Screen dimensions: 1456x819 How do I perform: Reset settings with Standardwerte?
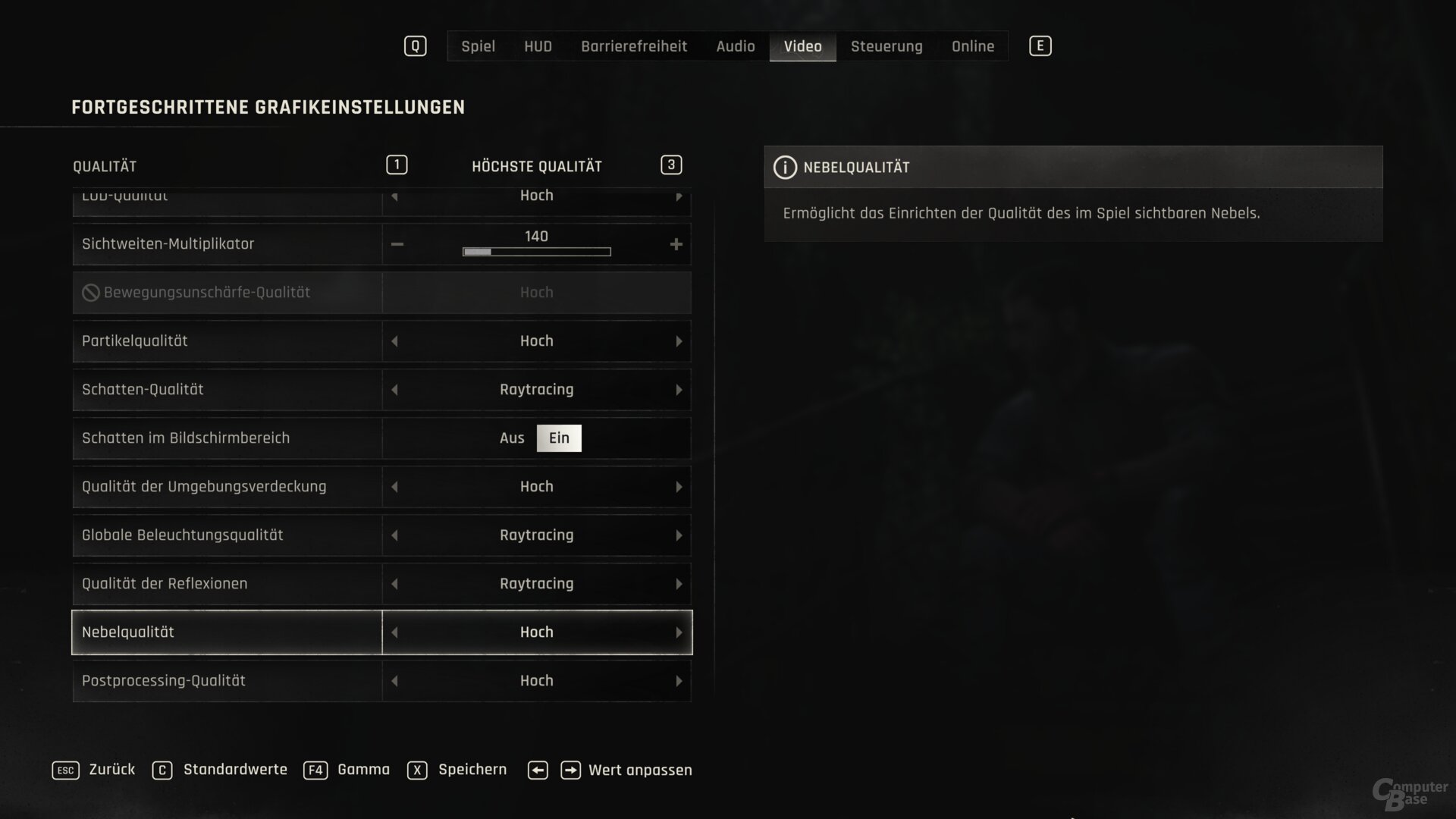(x=235, y=770)
